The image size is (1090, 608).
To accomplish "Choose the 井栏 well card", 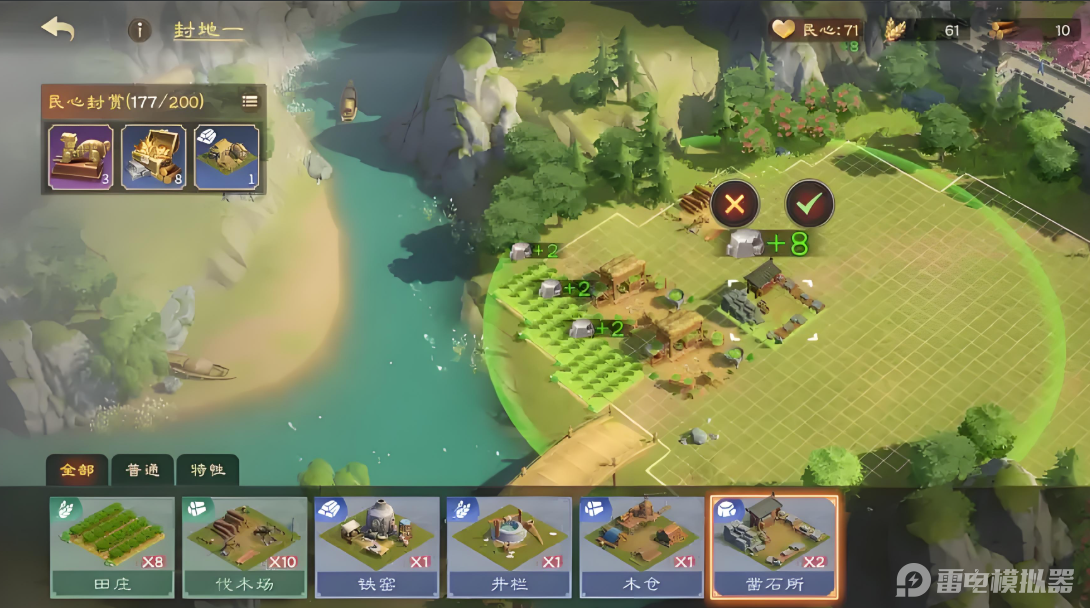I will (x=510, y=547).
